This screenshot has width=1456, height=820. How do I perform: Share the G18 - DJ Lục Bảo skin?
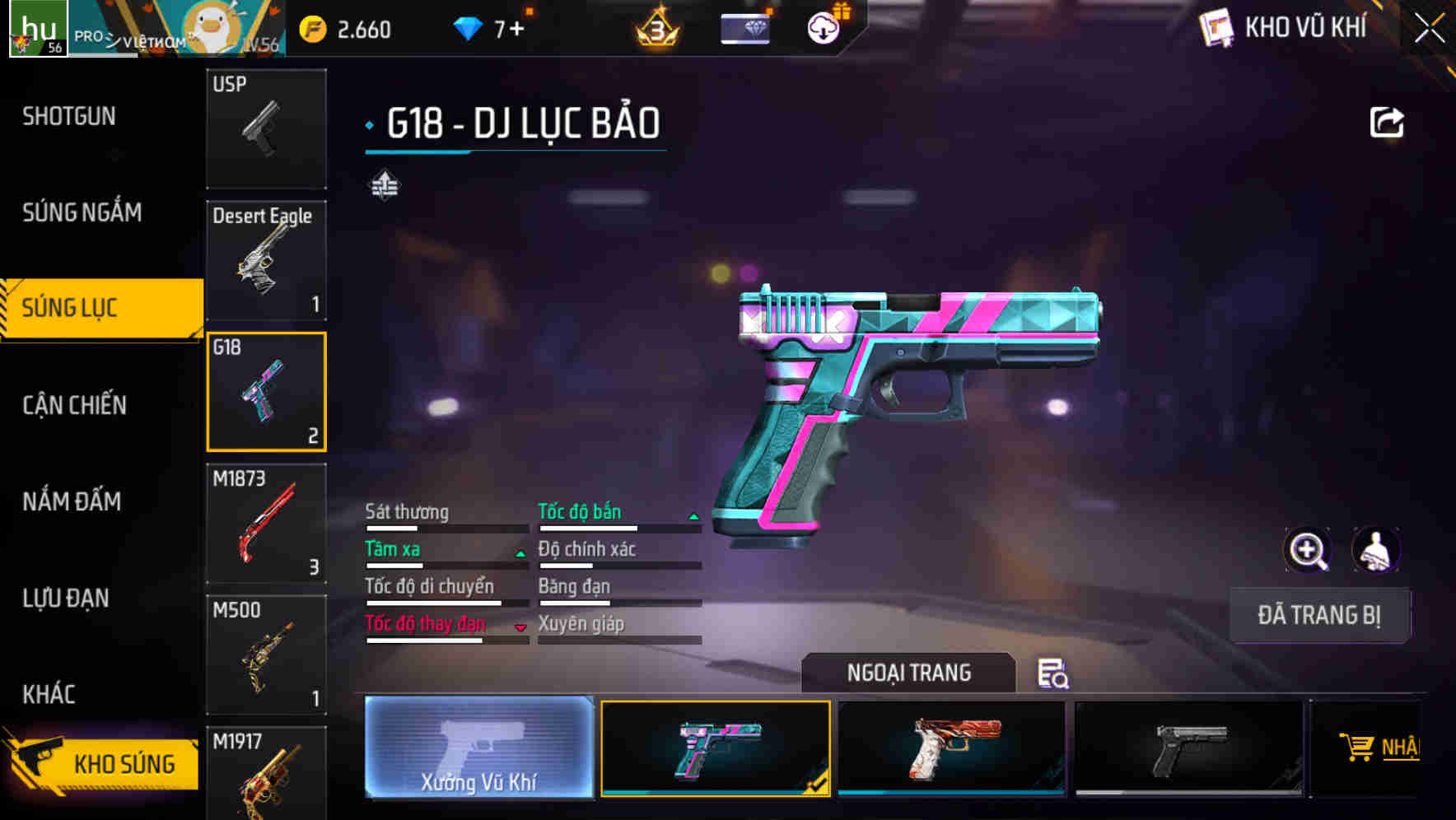coord(1388,121)
